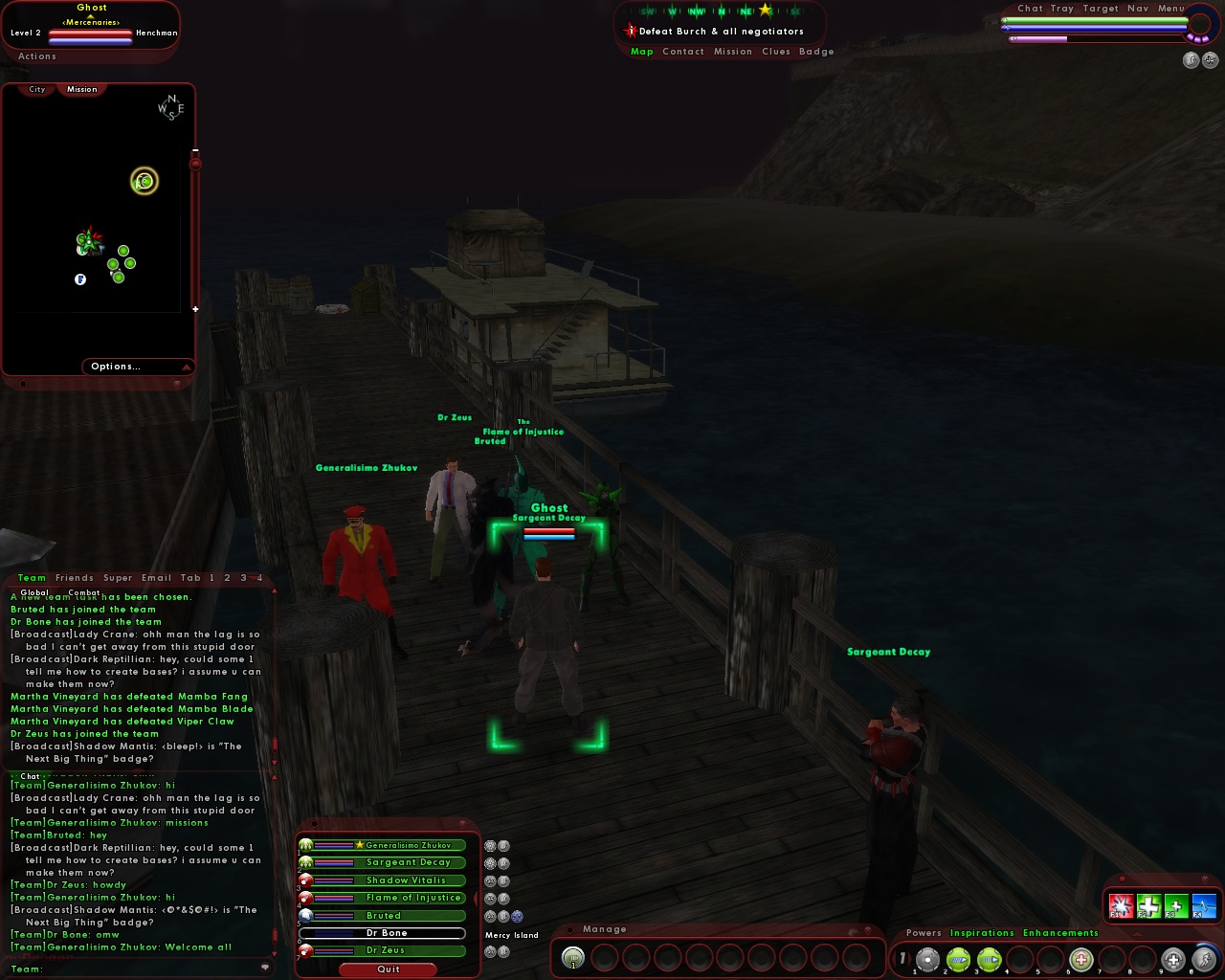Click the leader star beside Generalisimo Zhukov
The height and width of the screenshot is (980, 1225).
click(360, 845)
